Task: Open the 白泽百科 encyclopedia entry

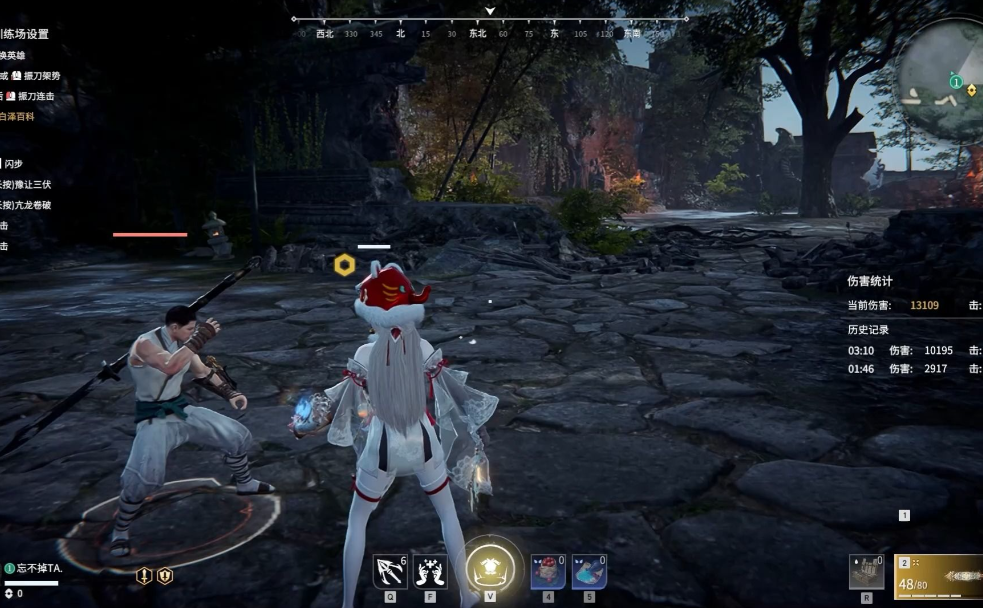Action: [x=17, y=116]
